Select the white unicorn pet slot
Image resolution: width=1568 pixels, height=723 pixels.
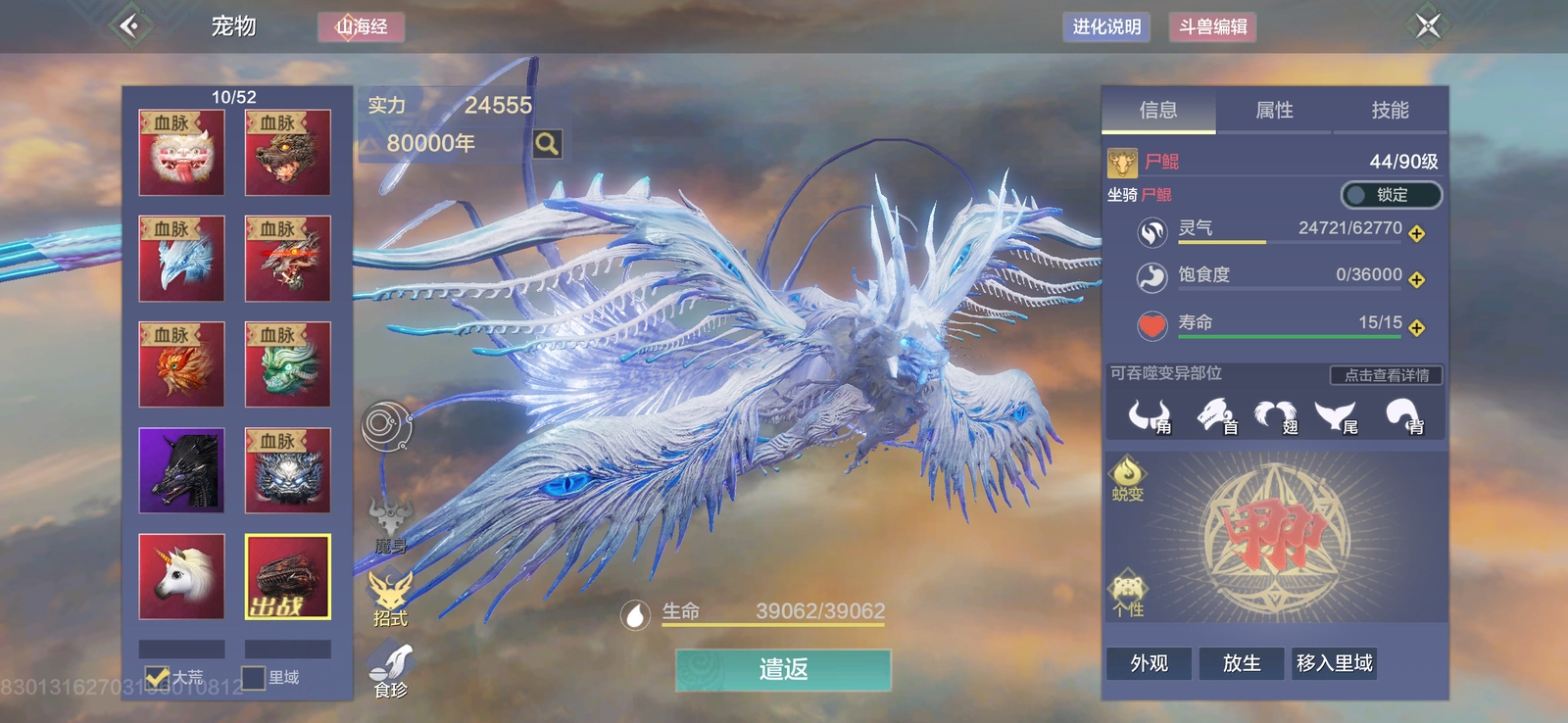coord(181,577)
